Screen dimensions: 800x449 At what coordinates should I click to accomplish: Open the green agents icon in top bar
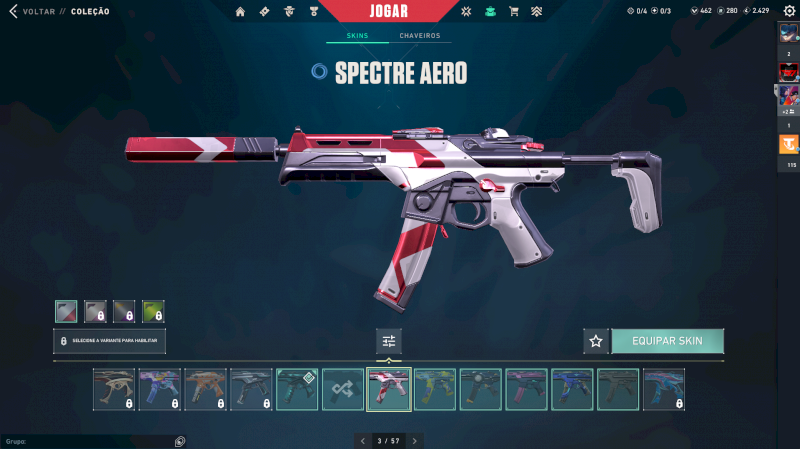490,11
